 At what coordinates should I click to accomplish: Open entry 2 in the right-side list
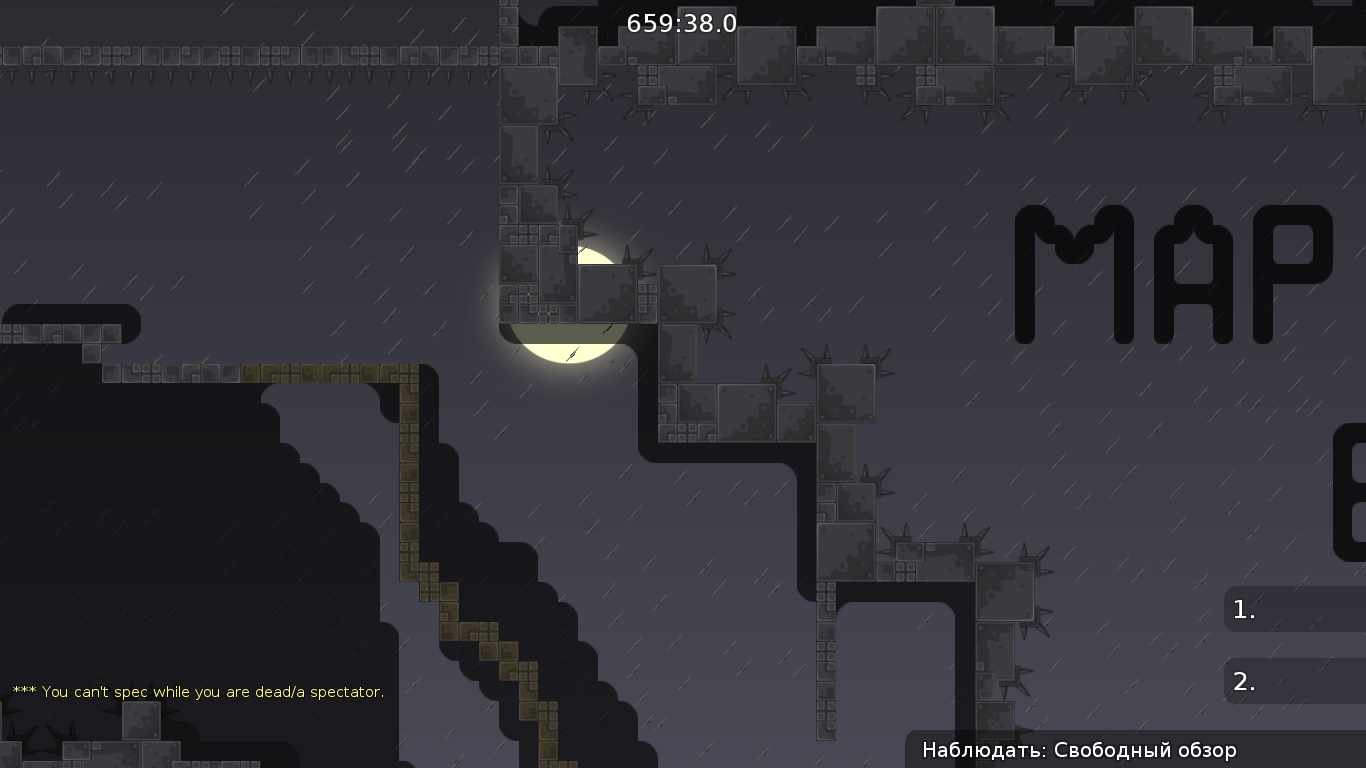1290,682
